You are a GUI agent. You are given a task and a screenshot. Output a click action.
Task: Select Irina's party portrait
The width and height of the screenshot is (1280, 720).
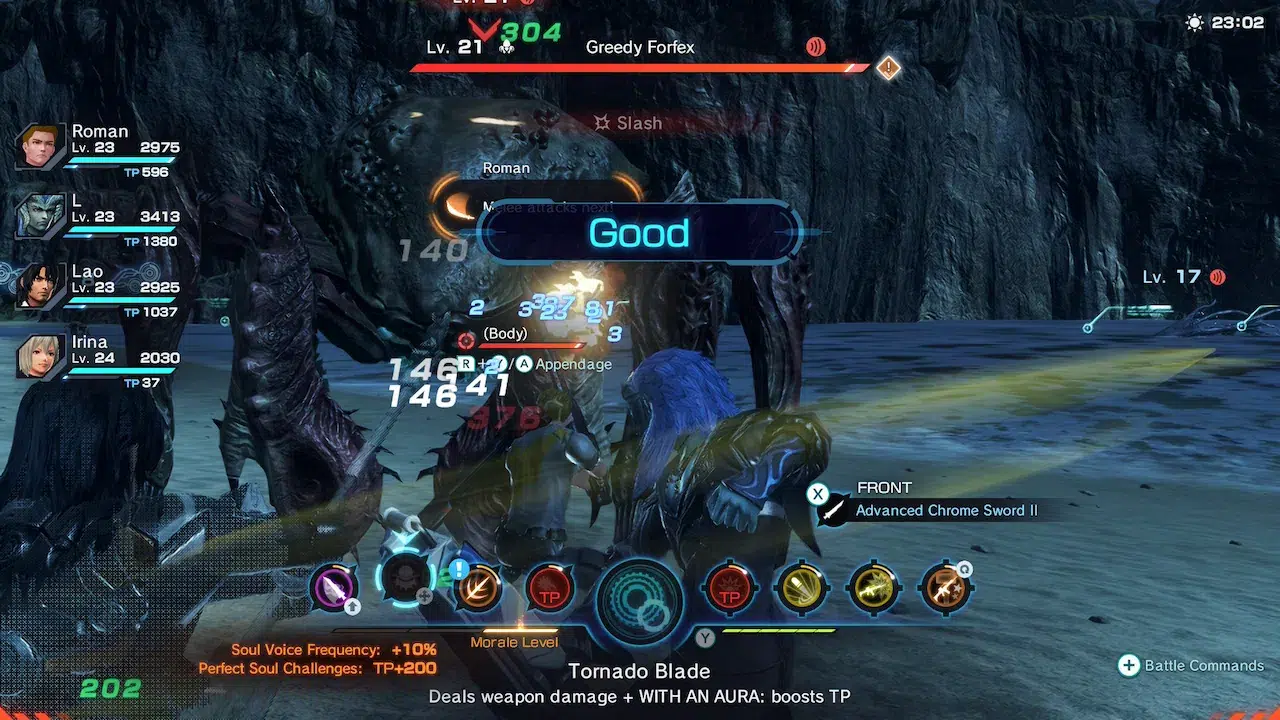pyautogui.click(x=40, y=356)
